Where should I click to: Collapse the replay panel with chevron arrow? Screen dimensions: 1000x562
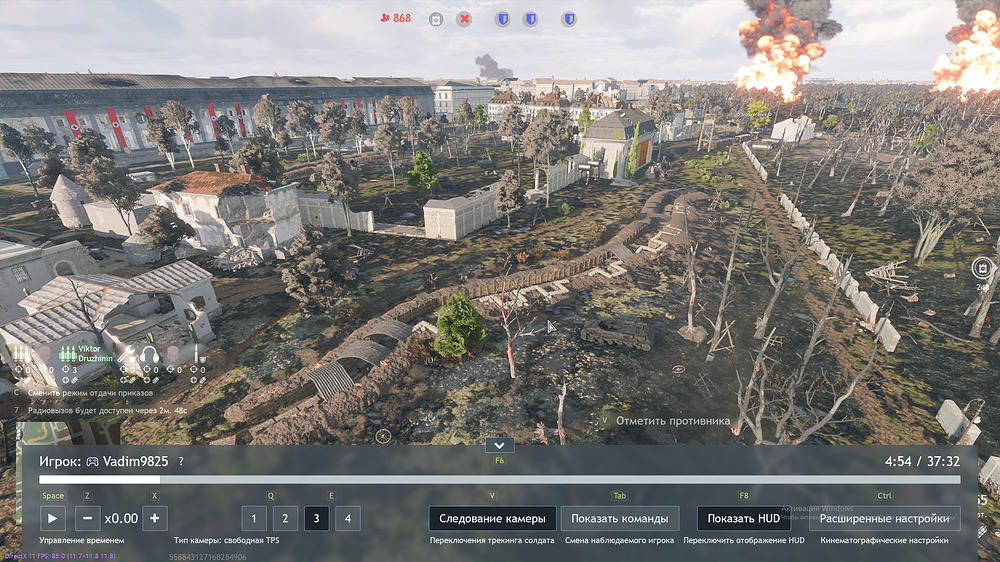[498, 445]
